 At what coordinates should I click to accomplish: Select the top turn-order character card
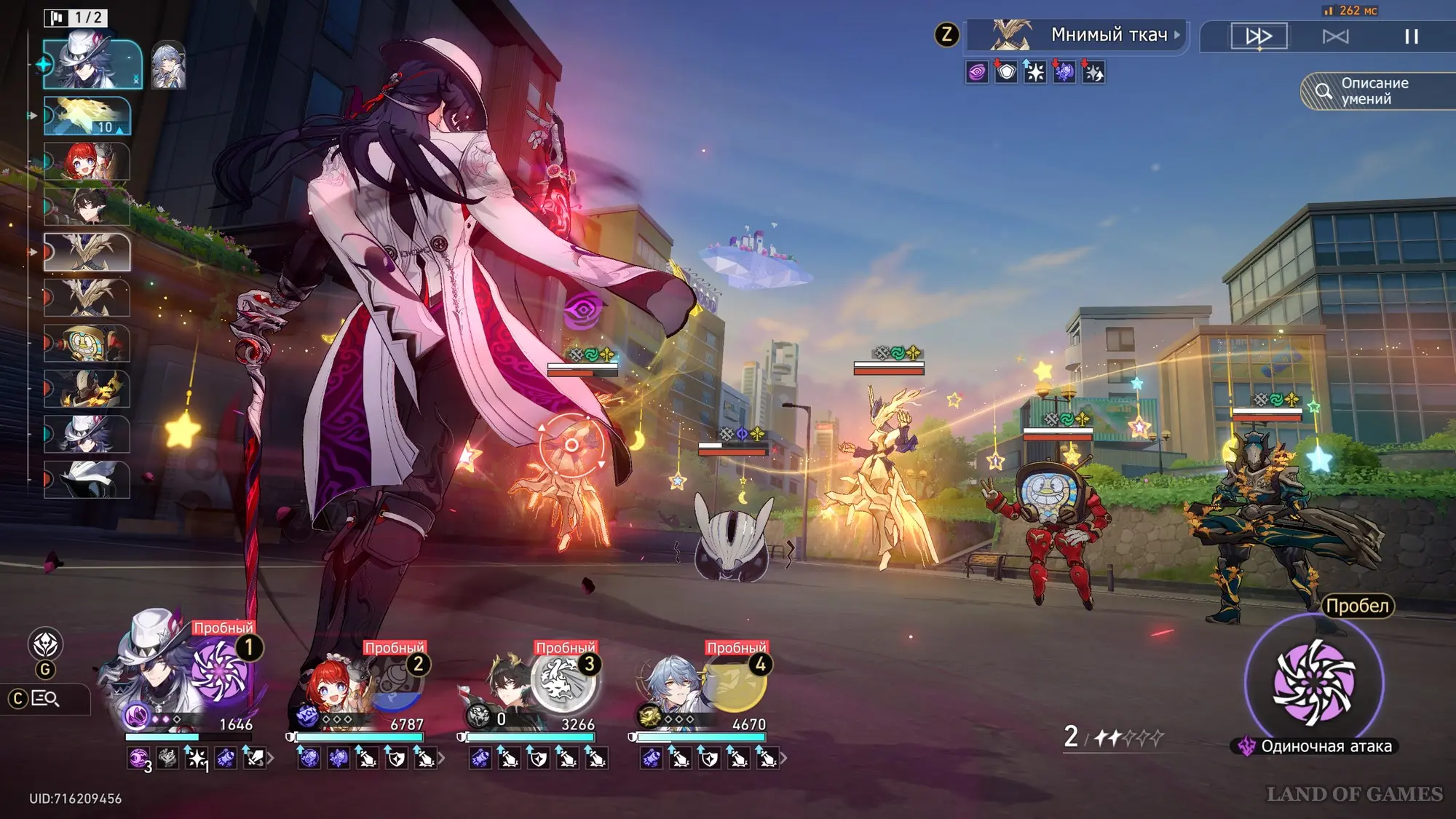click(x=92, y=64)
